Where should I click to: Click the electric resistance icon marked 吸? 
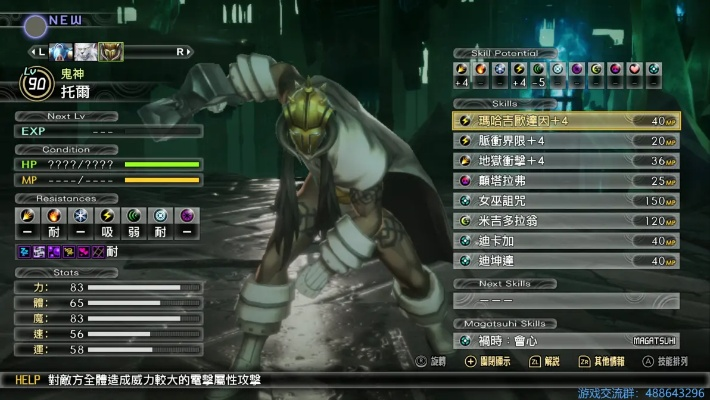[x=107, y=216]
